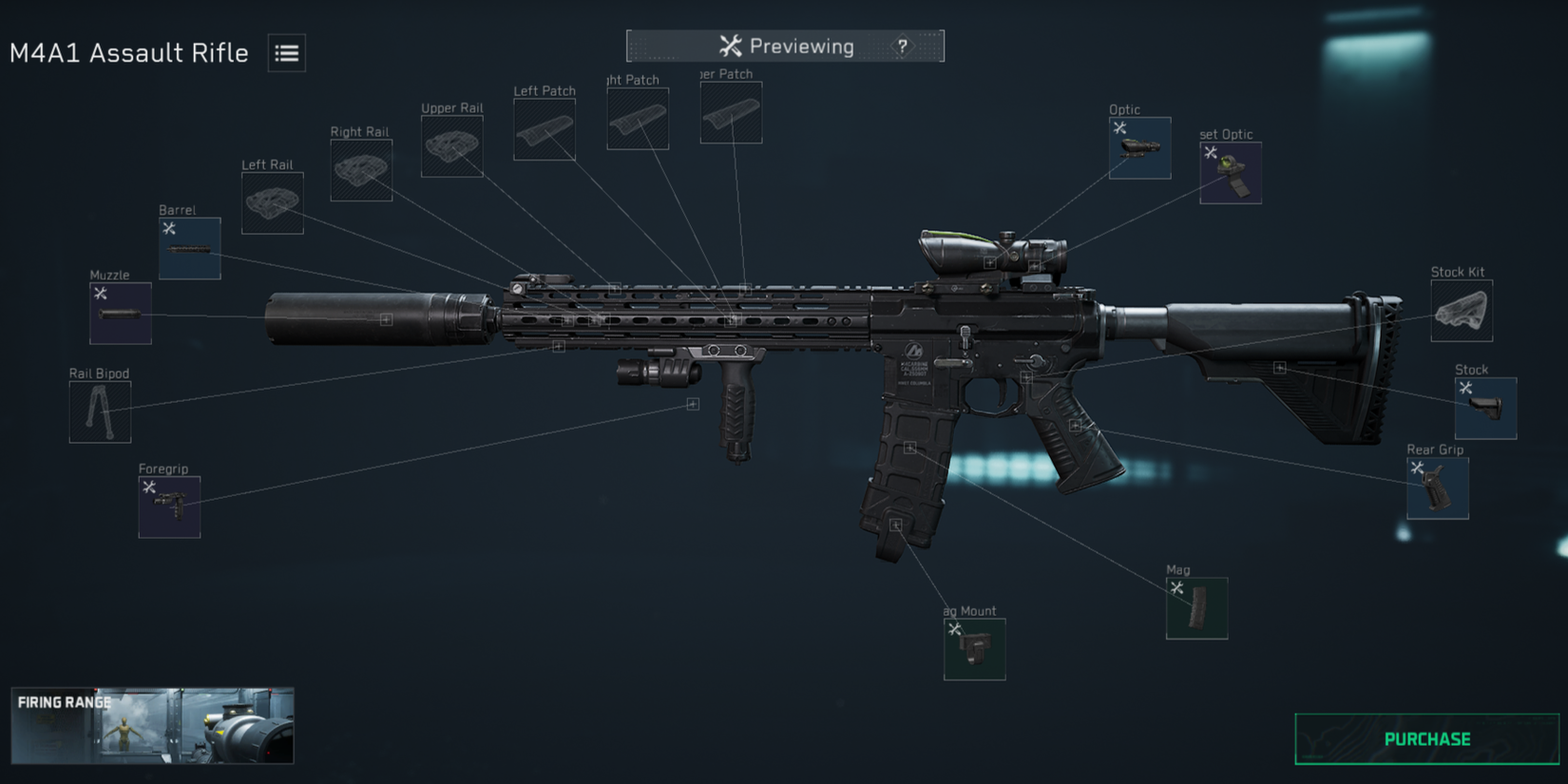
Task: Open the Rear Grip slot
Action: (x=1437, y=488)
